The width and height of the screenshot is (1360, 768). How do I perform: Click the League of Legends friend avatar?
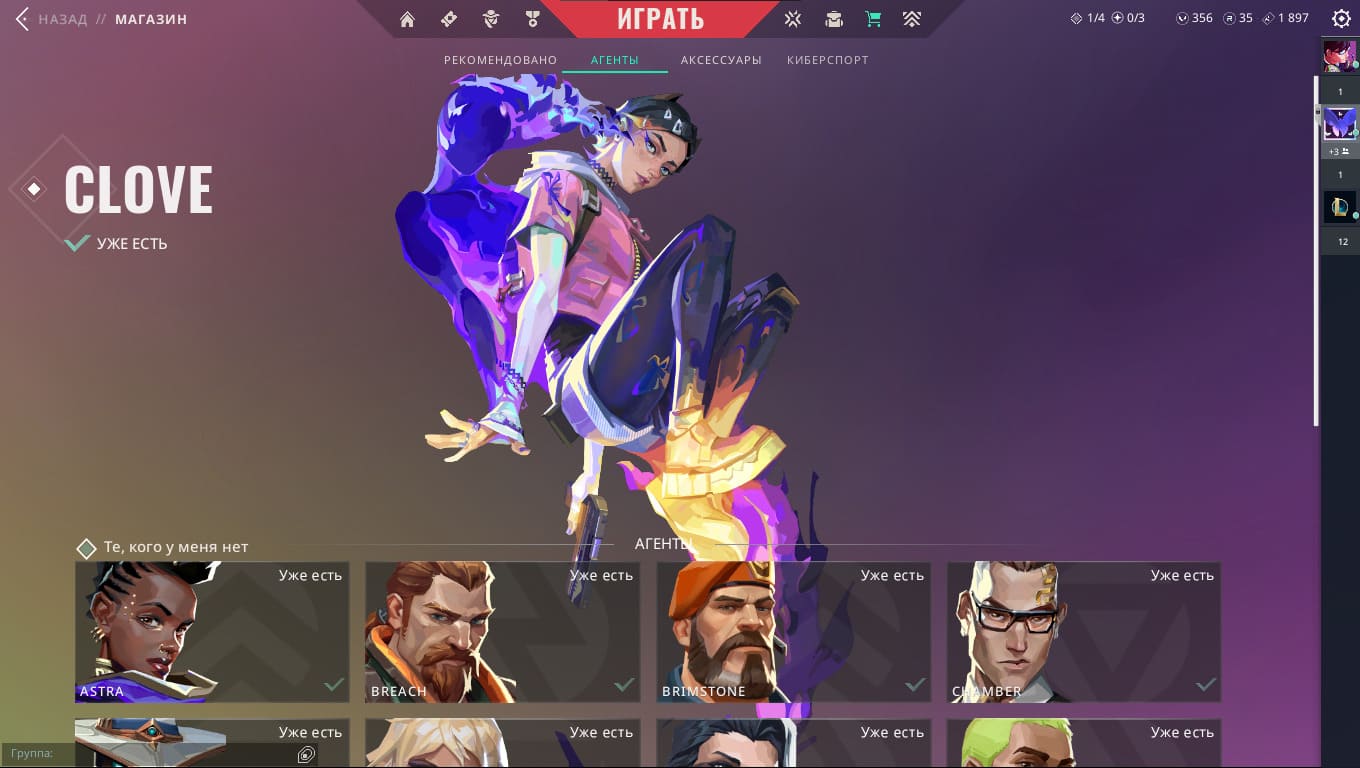(x=1340, y=207)
